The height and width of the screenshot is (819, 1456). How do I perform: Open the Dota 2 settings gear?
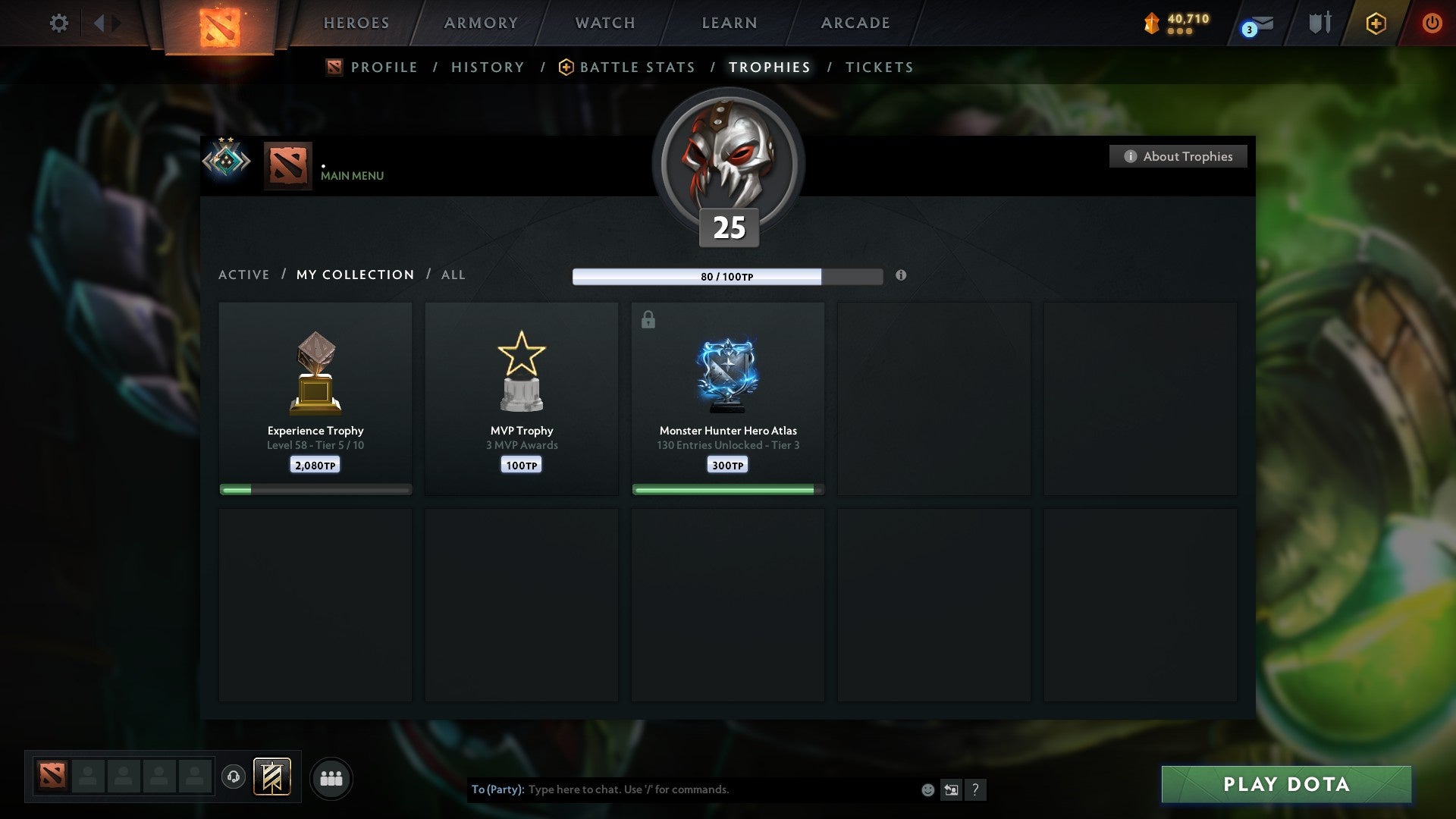[58, 23]
